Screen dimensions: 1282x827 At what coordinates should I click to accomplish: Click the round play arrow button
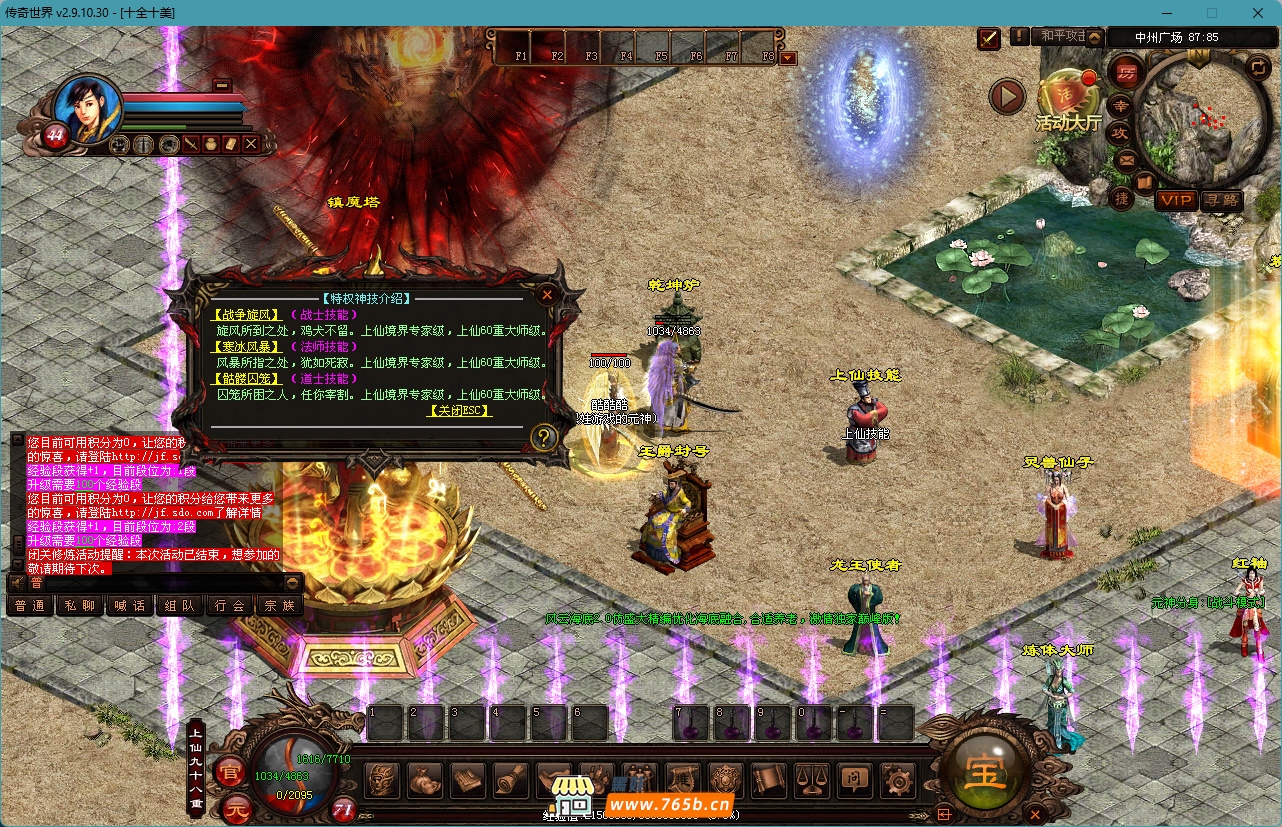pyautogui.click(x=1007, y=97)
